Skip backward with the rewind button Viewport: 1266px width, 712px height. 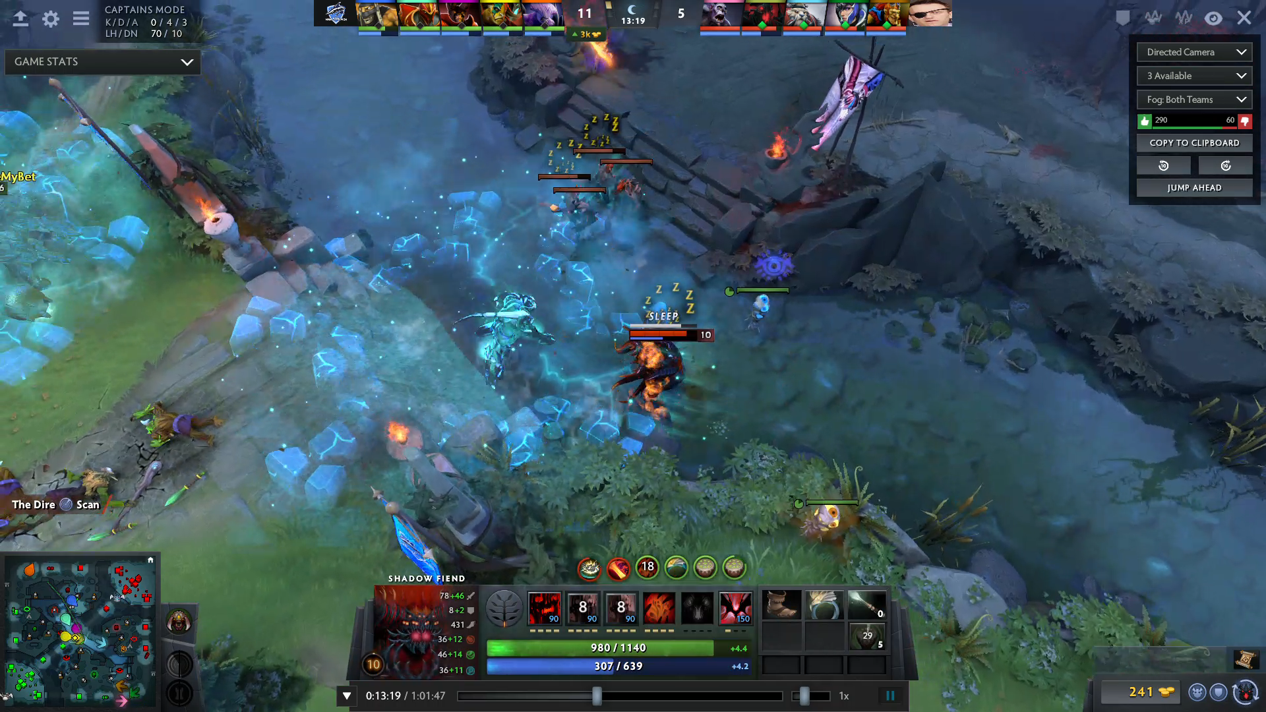(1164, 166)
